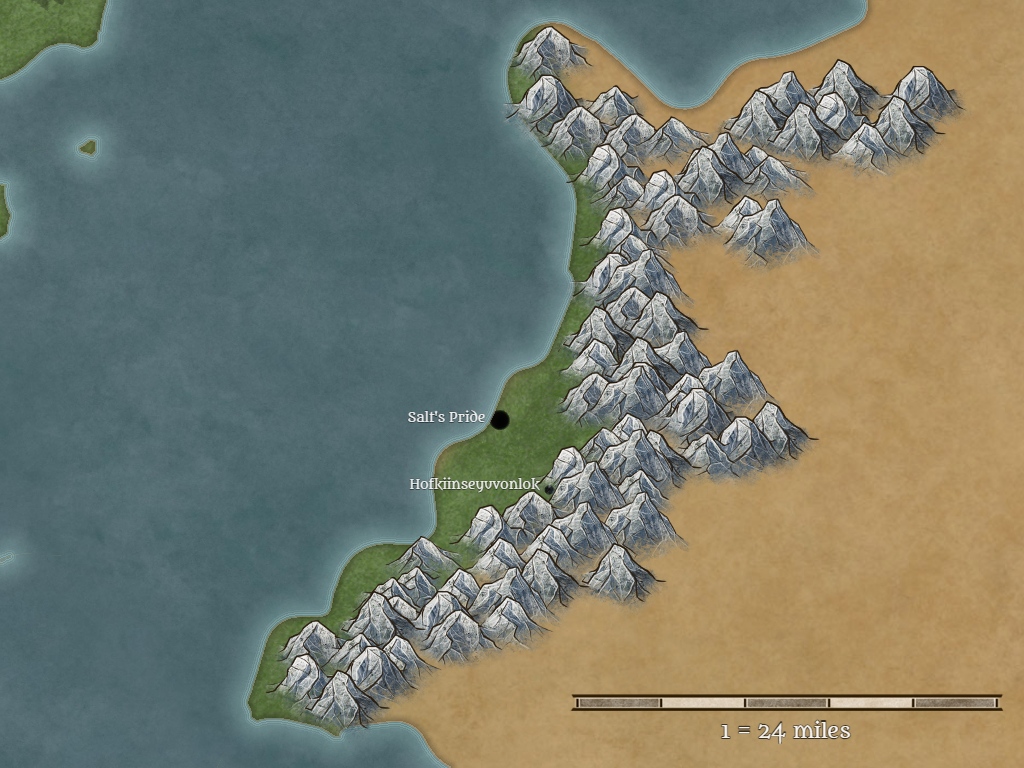Viewport: 1024px width, 768px height.
Task: Select the Hofkiinseyuvonlok map marker
Action: 548,489
